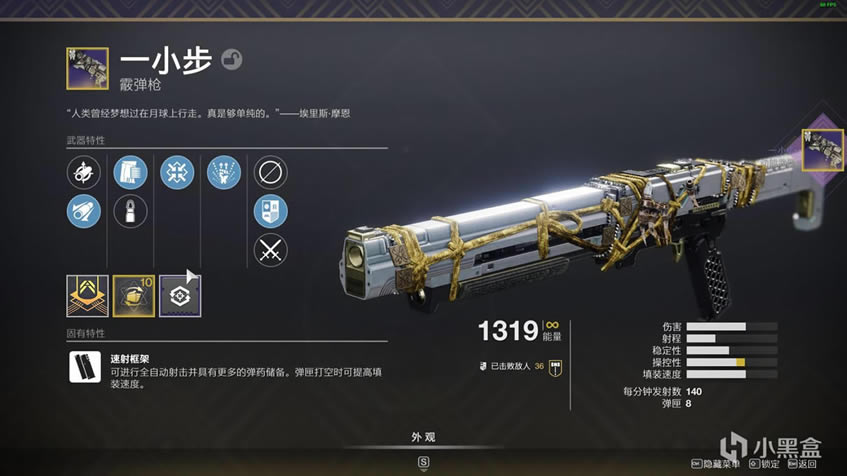847x476 pixels.
Task: Pick the single shell magazine perk
Action: click(x=130, y=211)
